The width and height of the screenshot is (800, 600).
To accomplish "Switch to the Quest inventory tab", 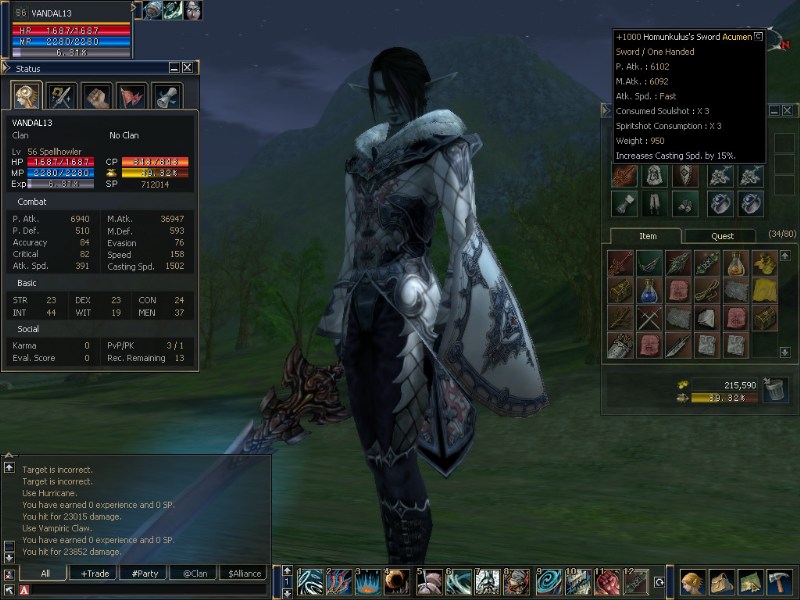I will pyautogui.click(x=722, y=236).
